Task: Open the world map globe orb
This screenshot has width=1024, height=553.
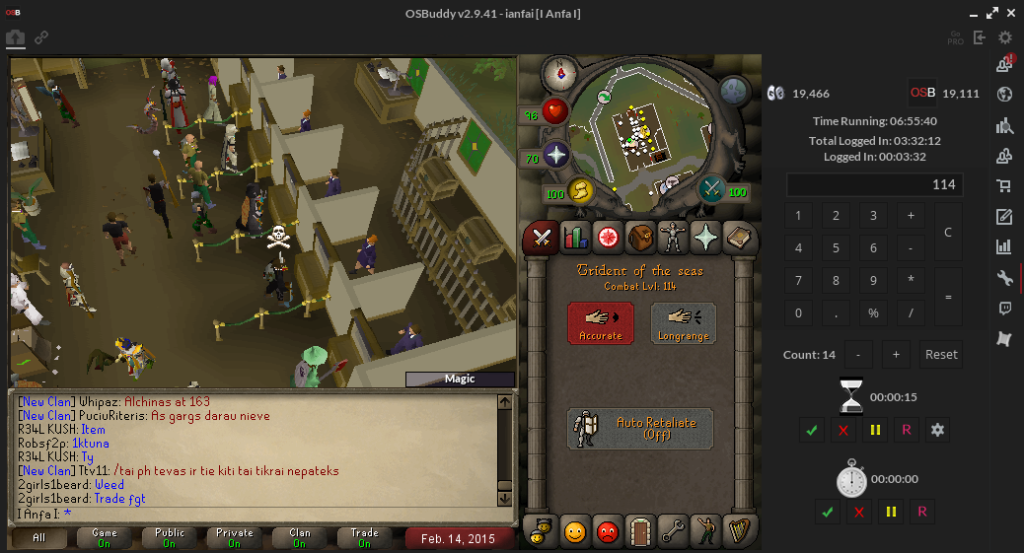Action: (735, 91)
